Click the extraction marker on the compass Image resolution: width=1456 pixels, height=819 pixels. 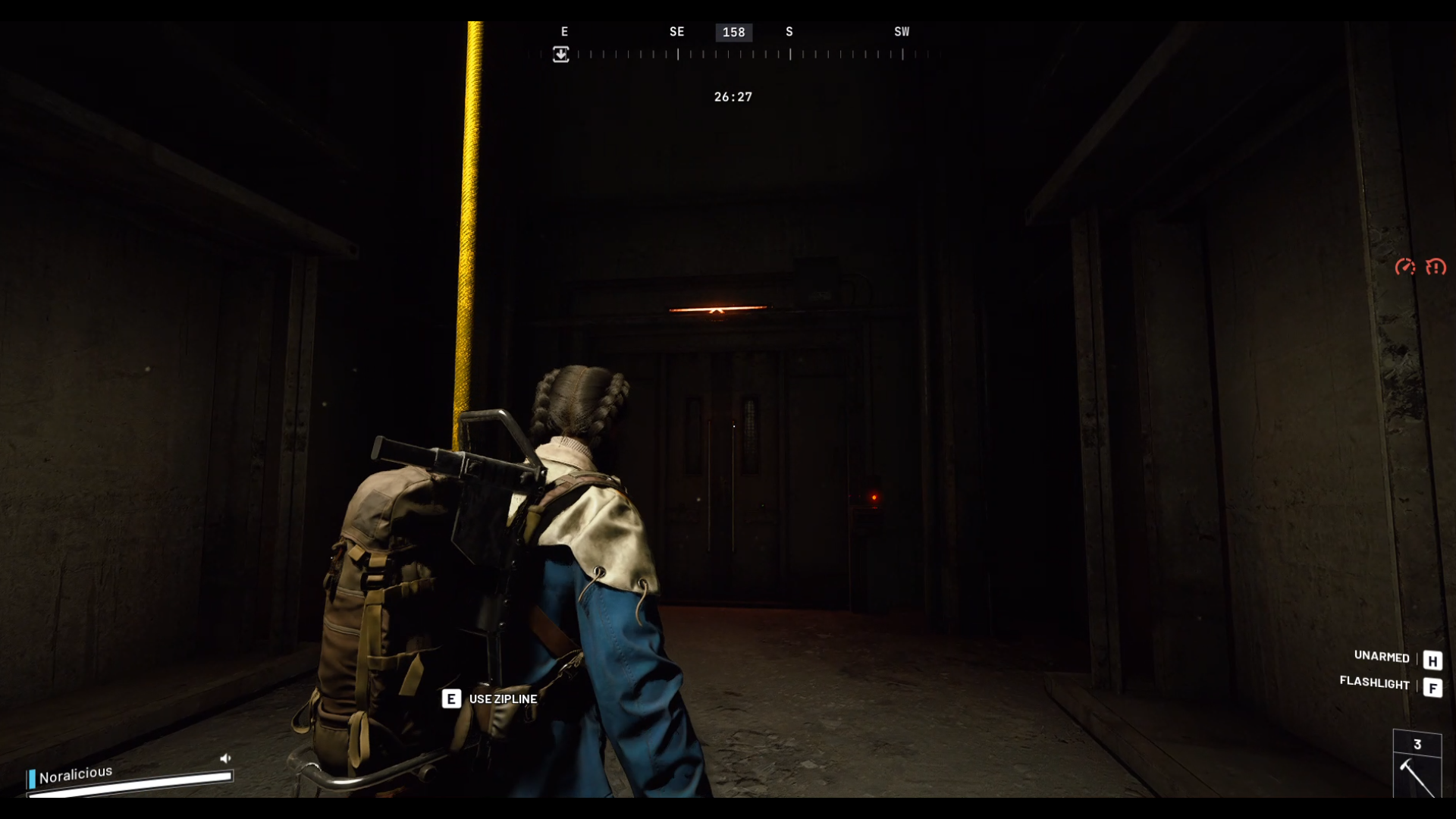click(x=560, y=55)
